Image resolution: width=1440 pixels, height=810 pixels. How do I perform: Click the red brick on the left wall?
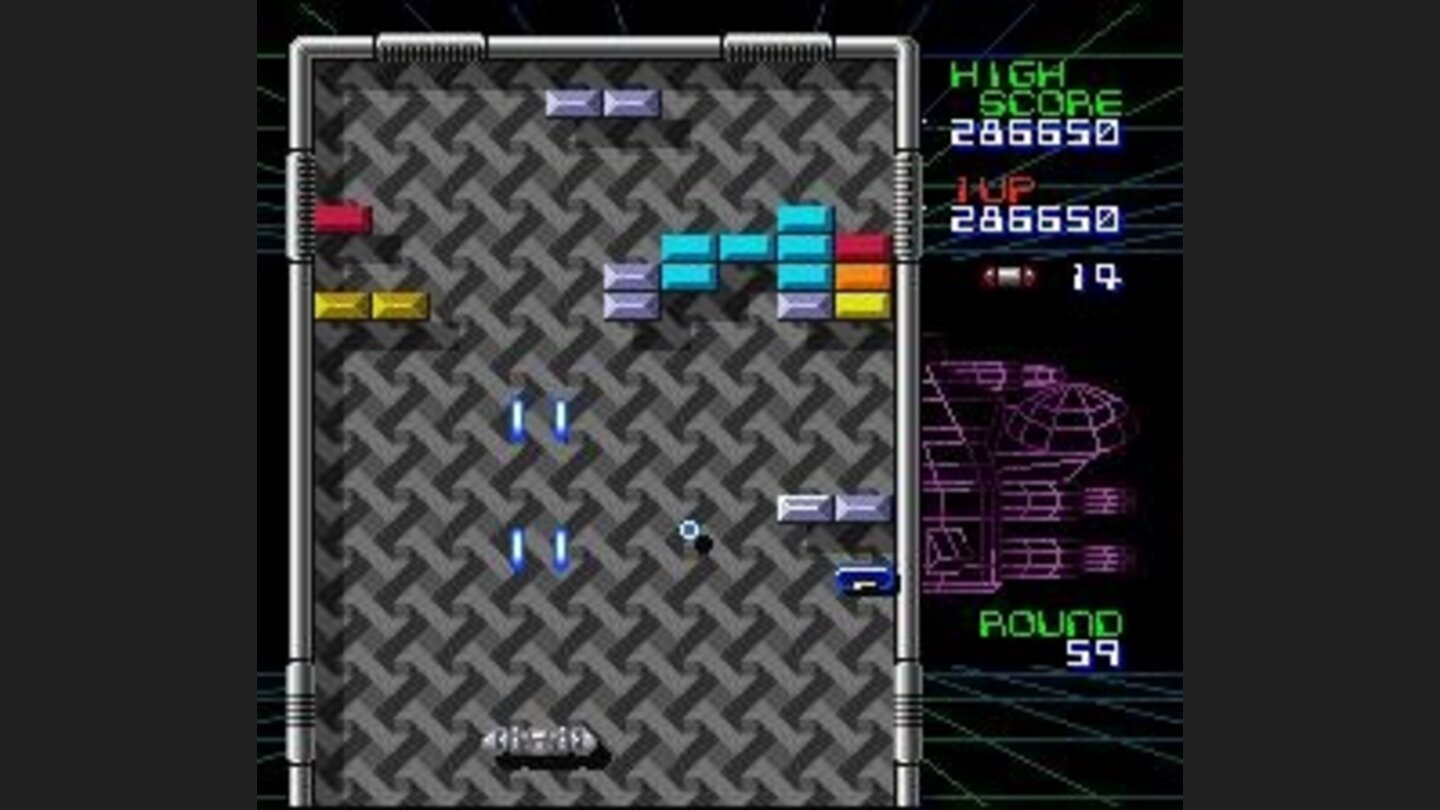coord(344,215)
